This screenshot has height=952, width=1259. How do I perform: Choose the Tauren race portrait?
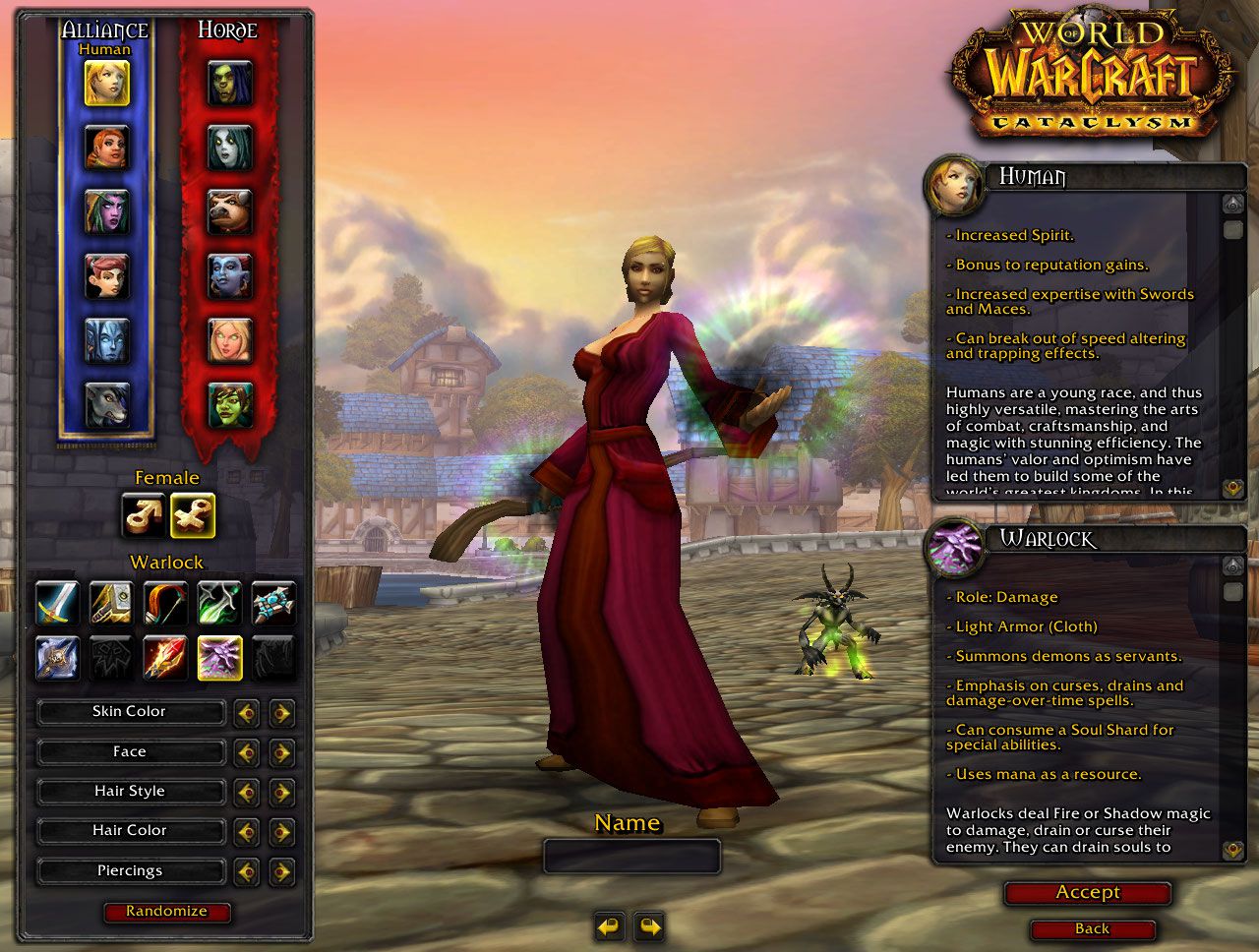pos(229,212)
